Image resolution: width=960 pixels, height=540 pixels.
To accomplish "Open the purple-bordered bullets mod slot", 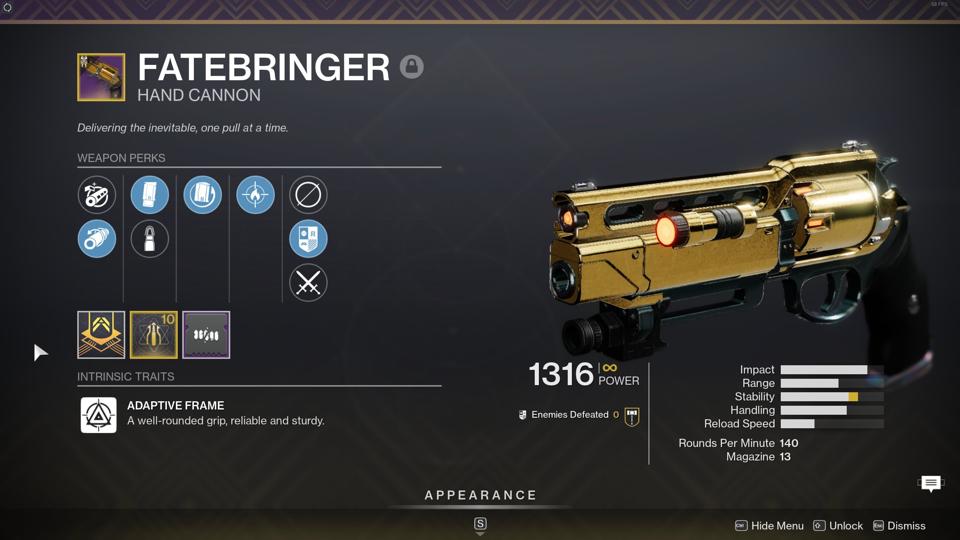I will click(206, 335).
